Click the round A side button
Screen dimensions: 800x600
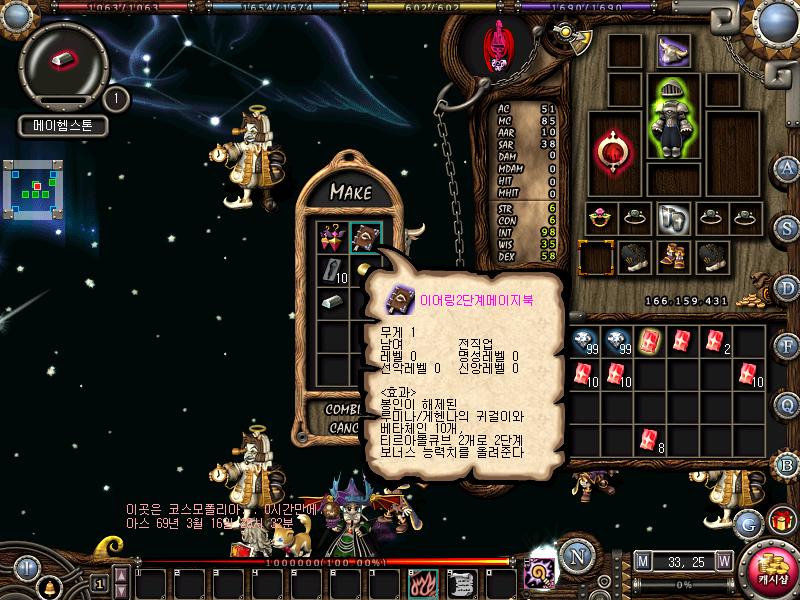[789, 167]
